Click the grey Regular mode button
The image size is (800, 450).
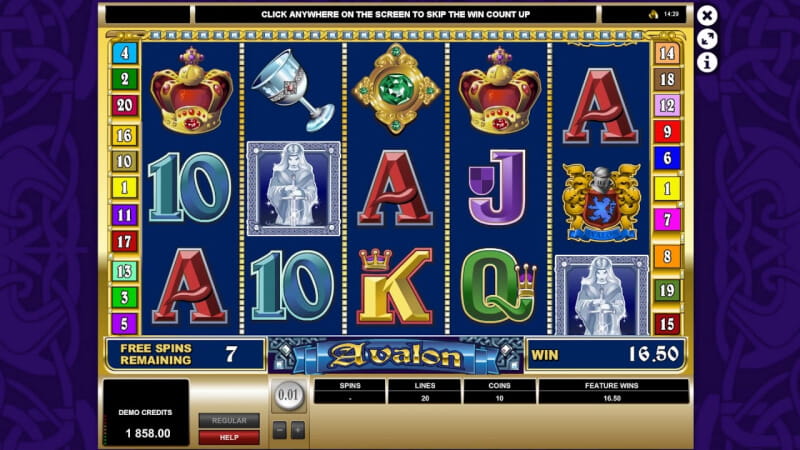coord(228,420)
